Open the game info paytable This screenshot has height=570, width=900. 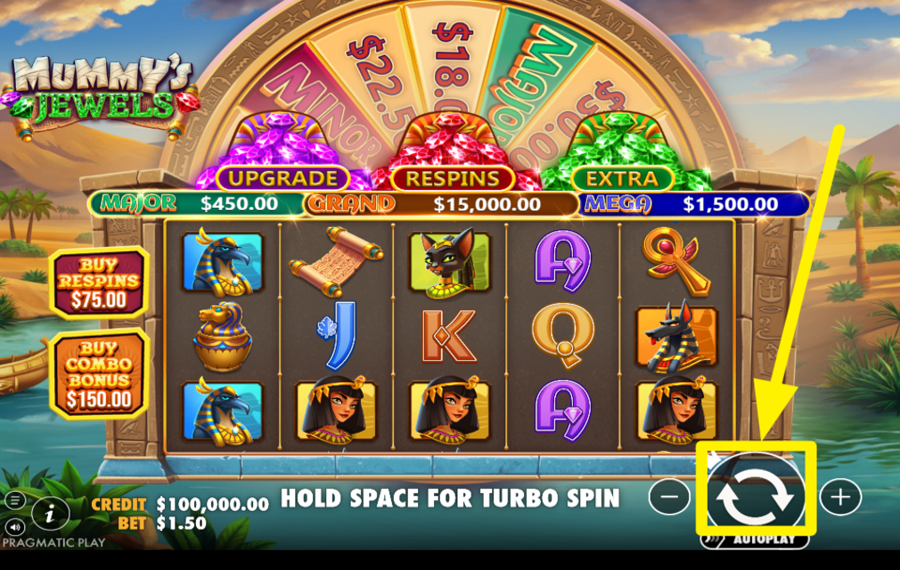50,514
